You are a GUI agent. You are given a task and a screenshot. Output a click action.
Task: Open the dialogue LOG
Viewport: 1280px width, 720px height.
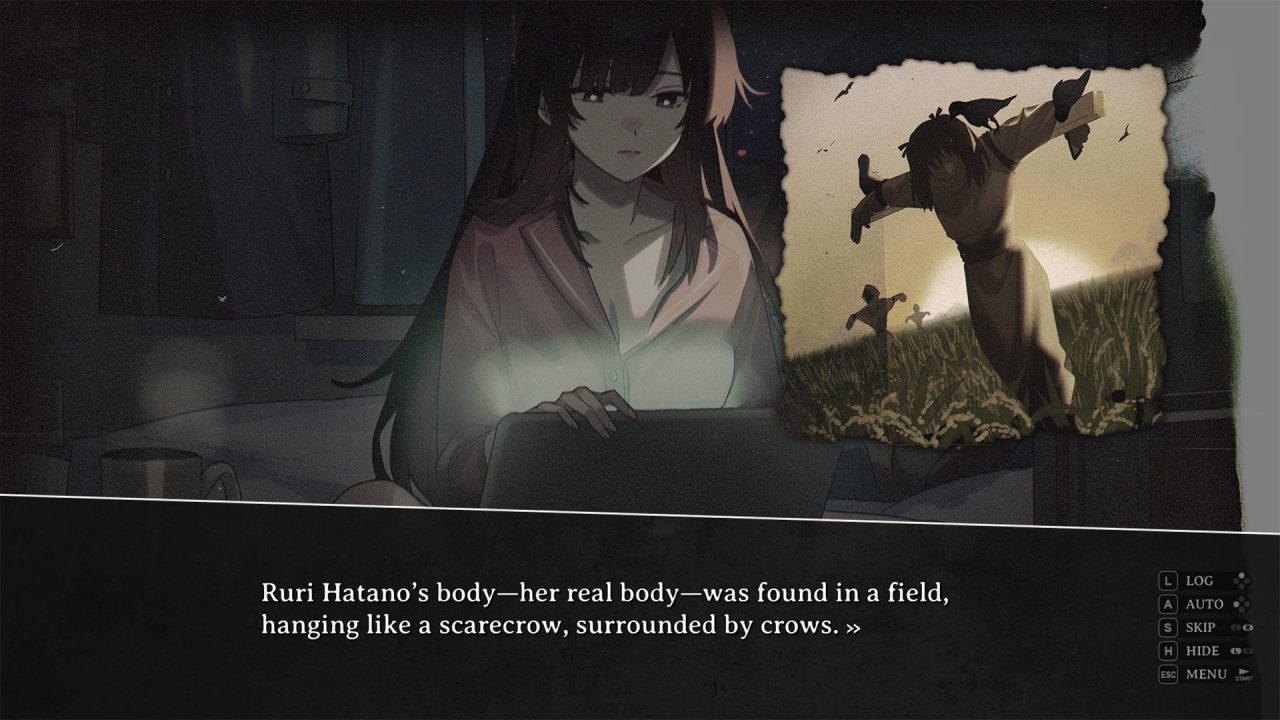tap(1199, 580)
